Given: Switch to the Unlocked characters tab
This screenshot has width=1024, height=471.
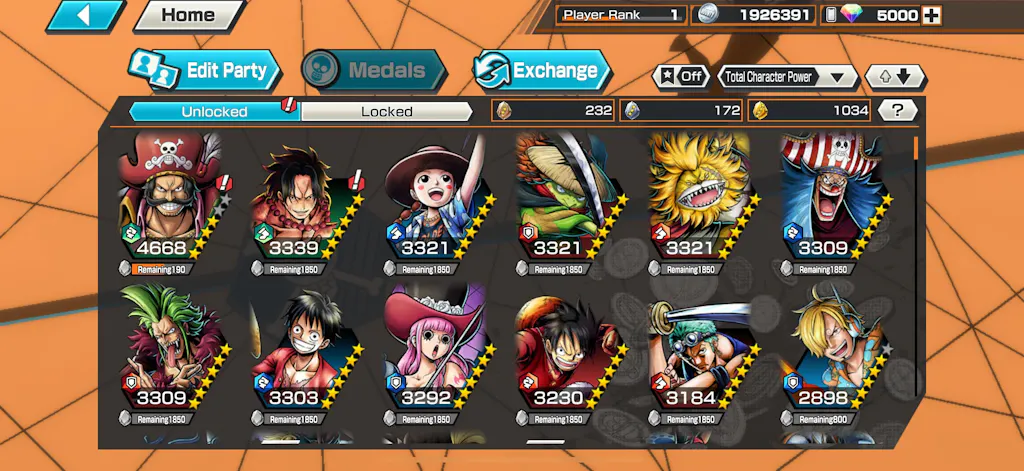Looking at the screenshot, I should coord(214,111).
